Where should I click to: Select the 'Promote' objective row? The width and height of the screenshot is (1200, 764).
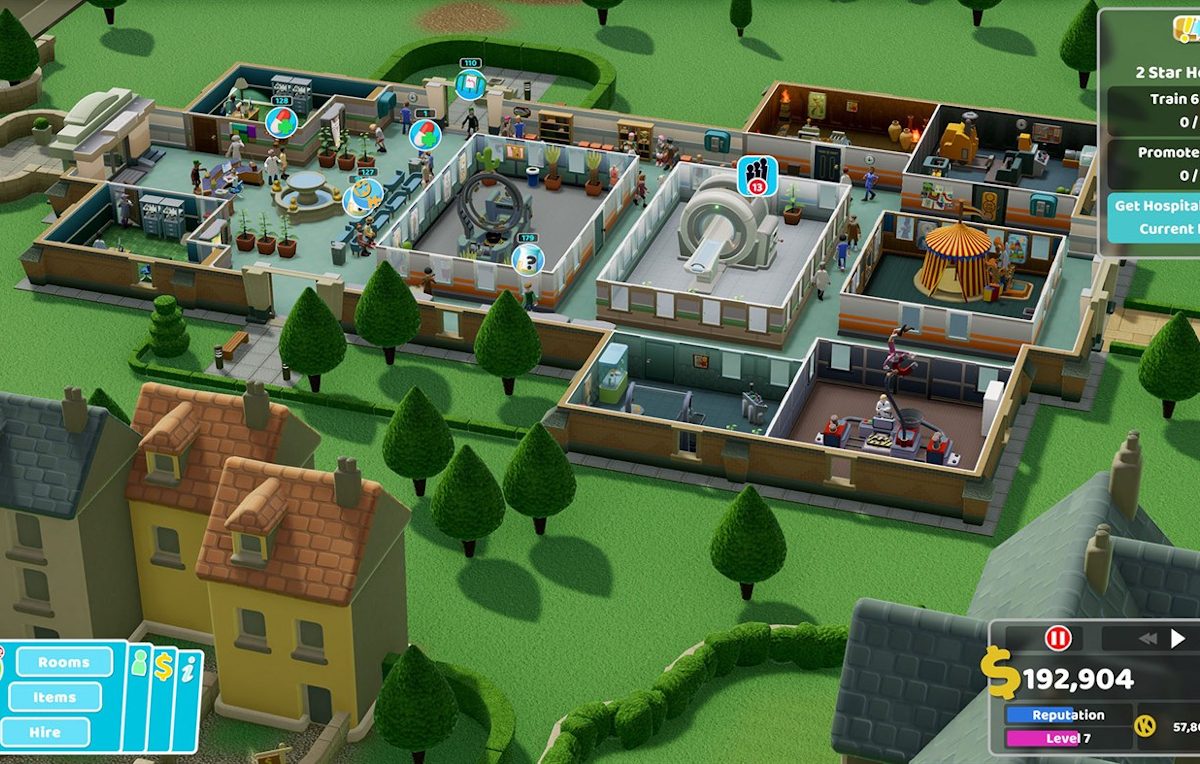[x=1155, y=163]
